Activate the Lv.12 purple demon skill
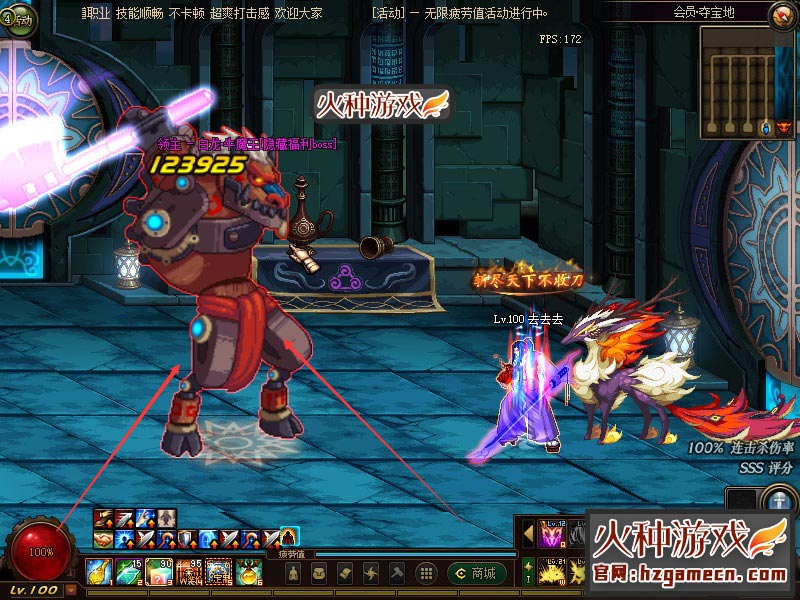Screen dimensions: 800x600 pos(551,535)
